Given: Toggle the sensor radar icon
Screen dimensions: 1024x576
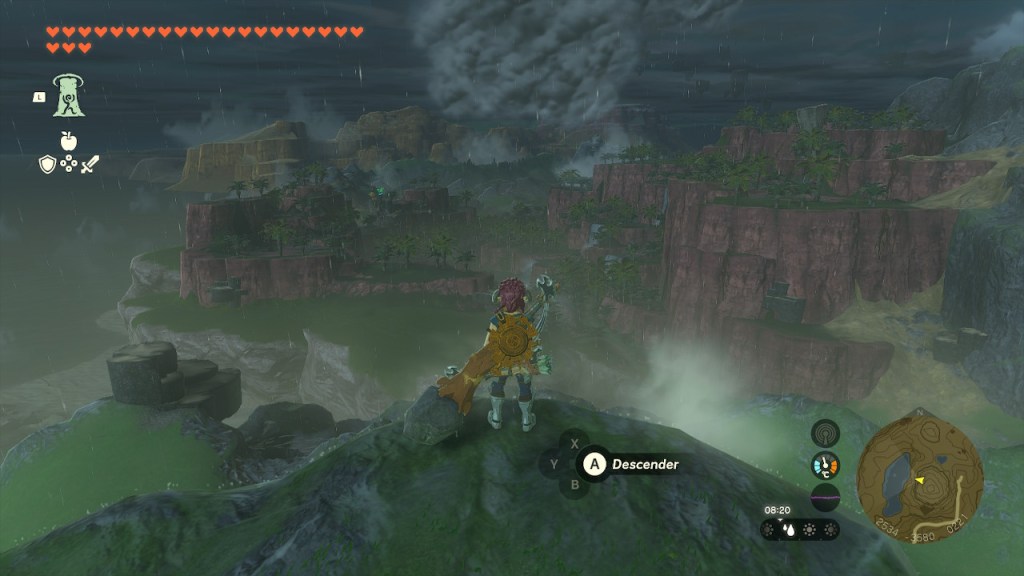Looking at the screenshot, I should tap(825, 433).
